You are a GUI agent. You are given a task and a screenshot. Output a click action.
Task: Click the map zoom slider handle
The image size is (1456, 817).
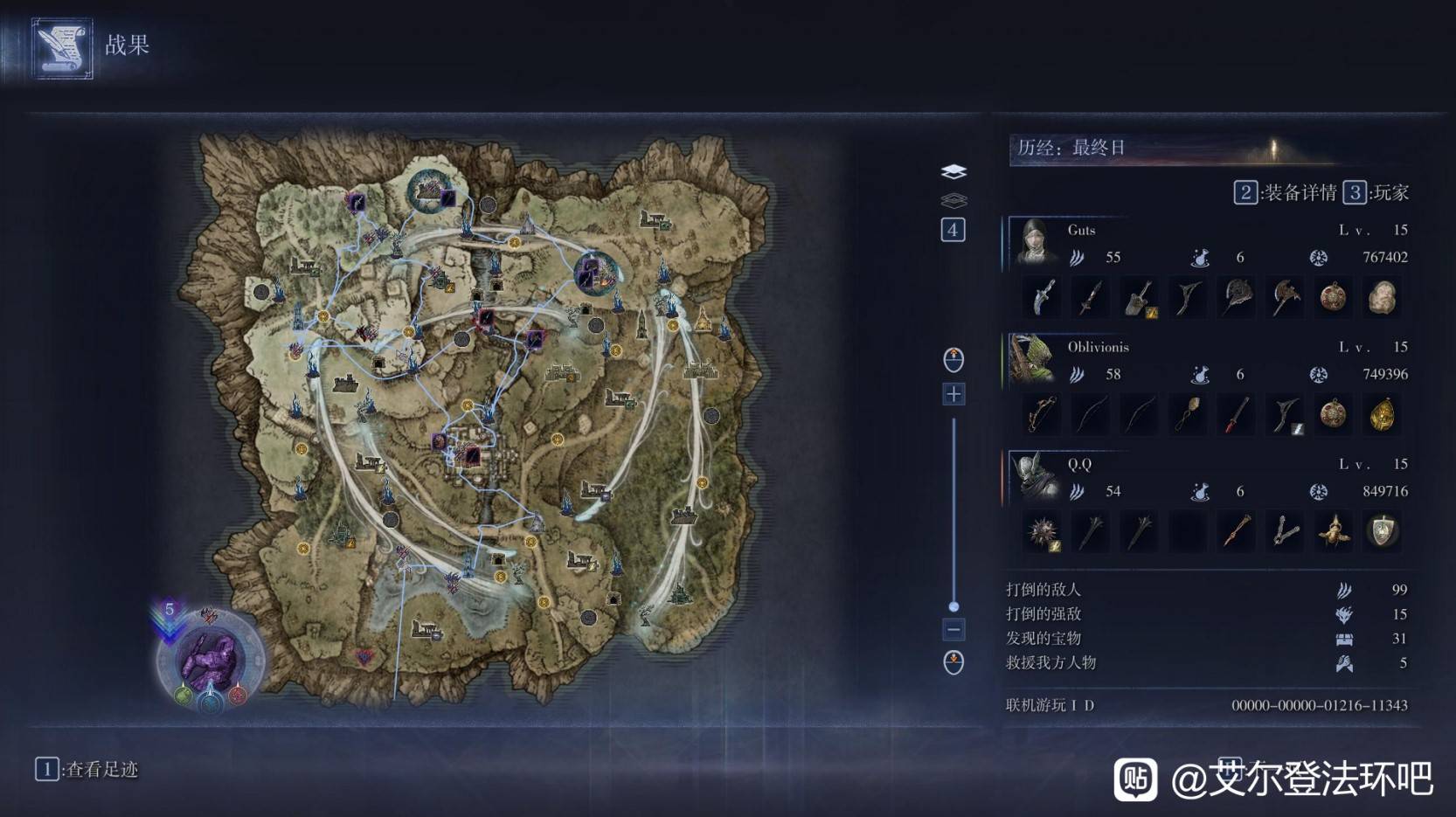953,606
